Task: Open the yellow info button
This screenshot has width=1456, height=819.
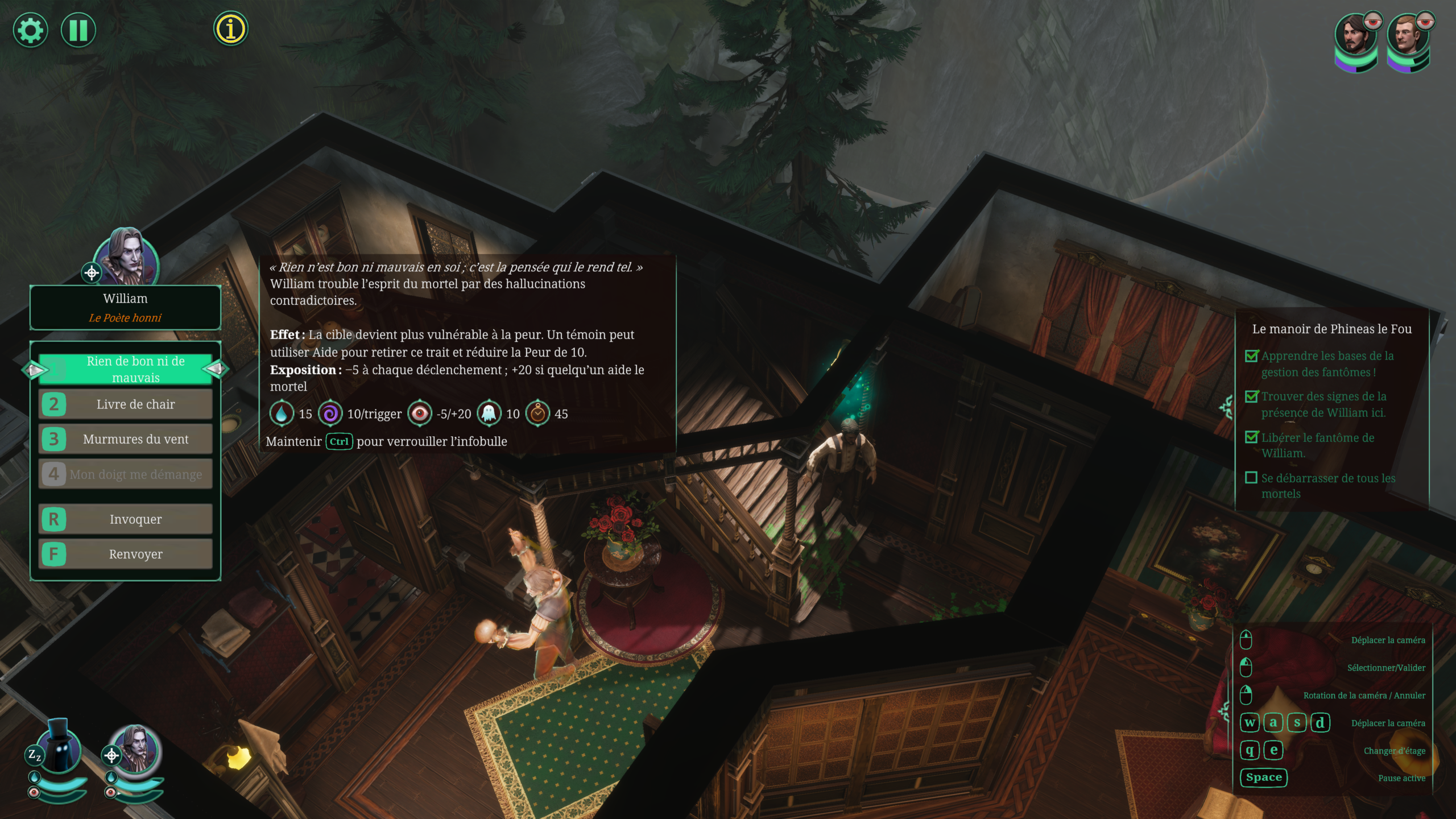Action: [230, 29]
